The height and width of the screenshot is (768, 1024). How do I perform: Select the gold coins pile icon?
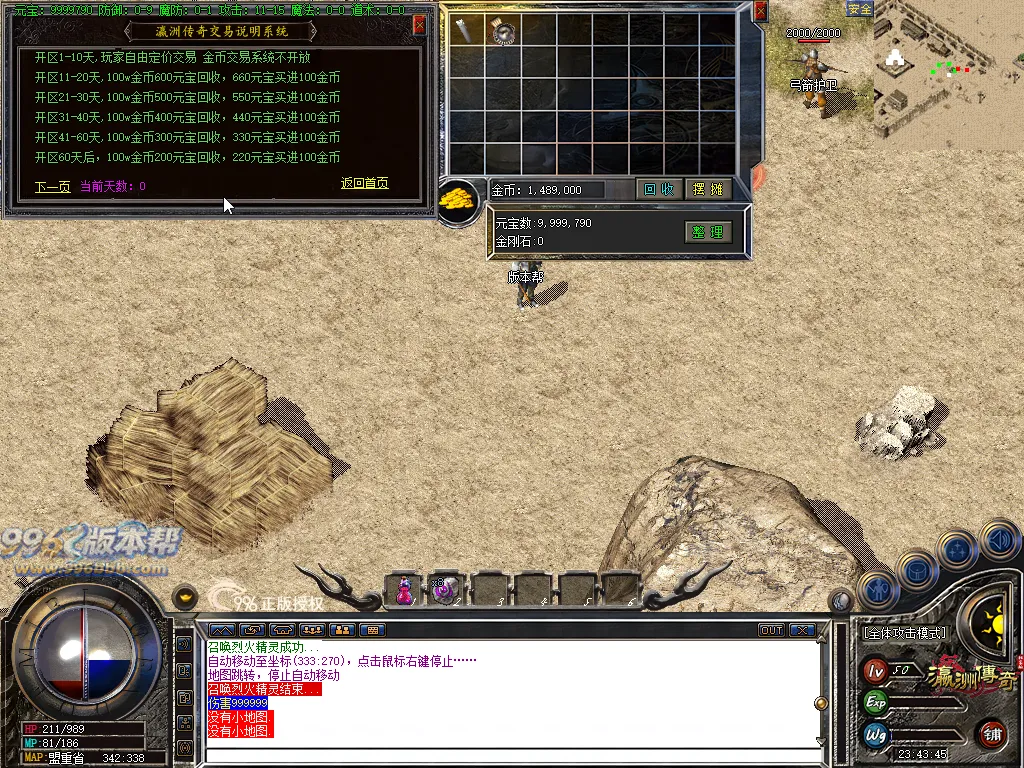coord(458,197)
